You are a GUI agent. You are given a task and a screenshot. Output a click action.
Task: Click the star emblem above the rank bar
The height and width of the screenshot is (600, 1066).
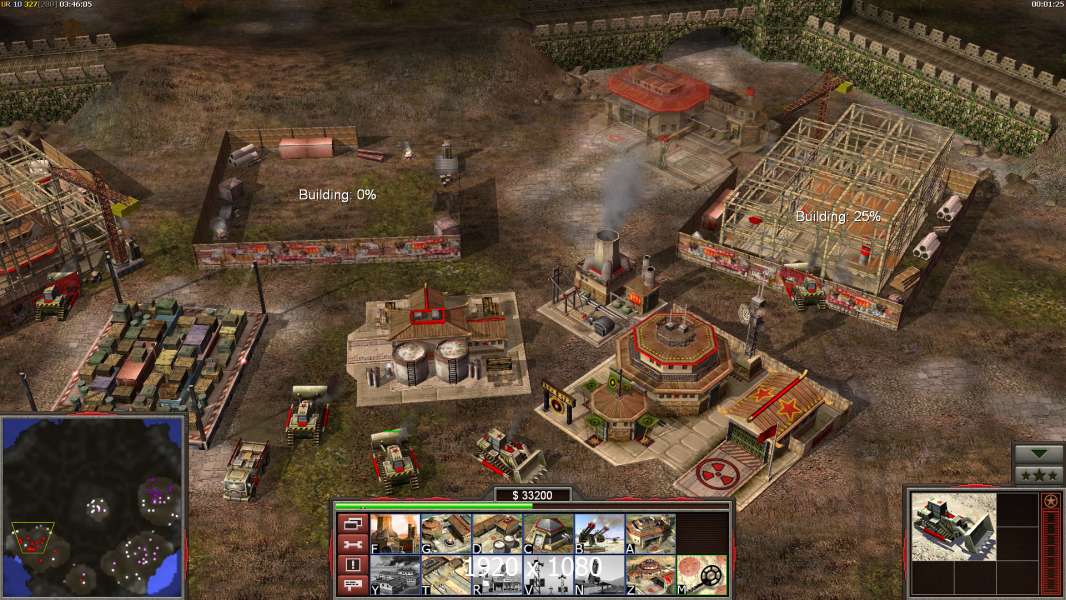1050,500
